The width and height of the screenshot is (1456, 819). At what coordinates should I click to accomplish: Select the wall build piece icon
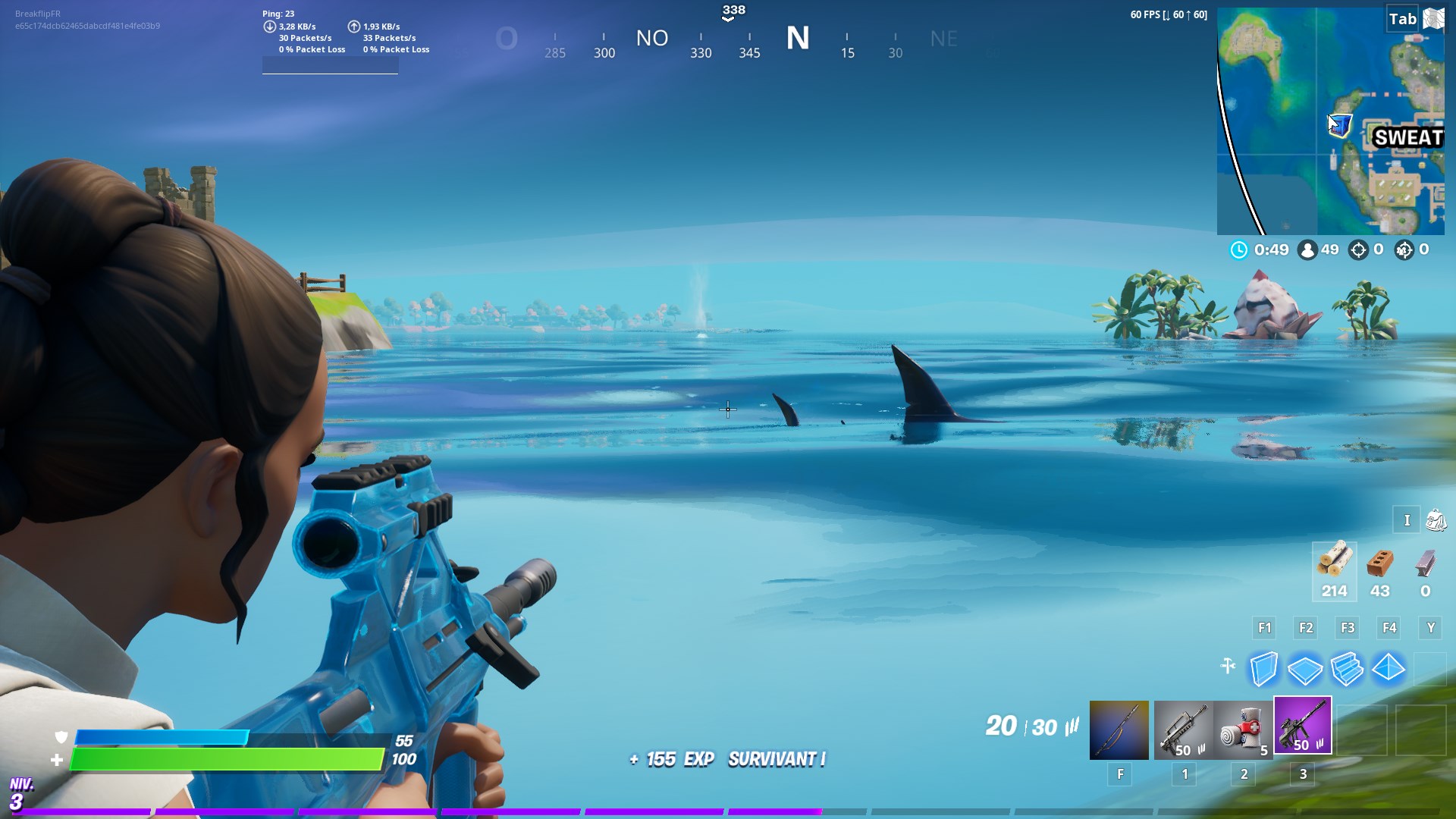point(1263,668)
